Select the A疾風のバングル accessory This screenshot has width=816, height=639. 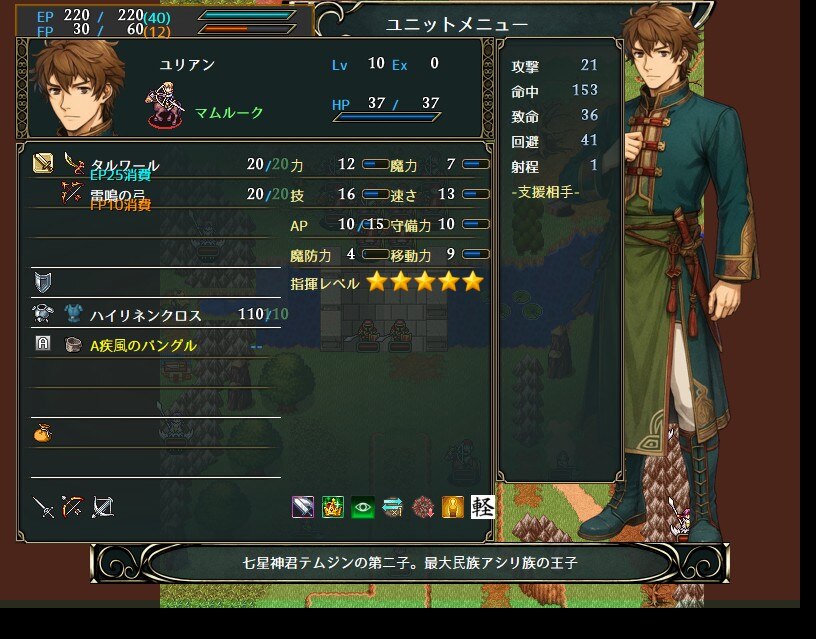[143, 345]
